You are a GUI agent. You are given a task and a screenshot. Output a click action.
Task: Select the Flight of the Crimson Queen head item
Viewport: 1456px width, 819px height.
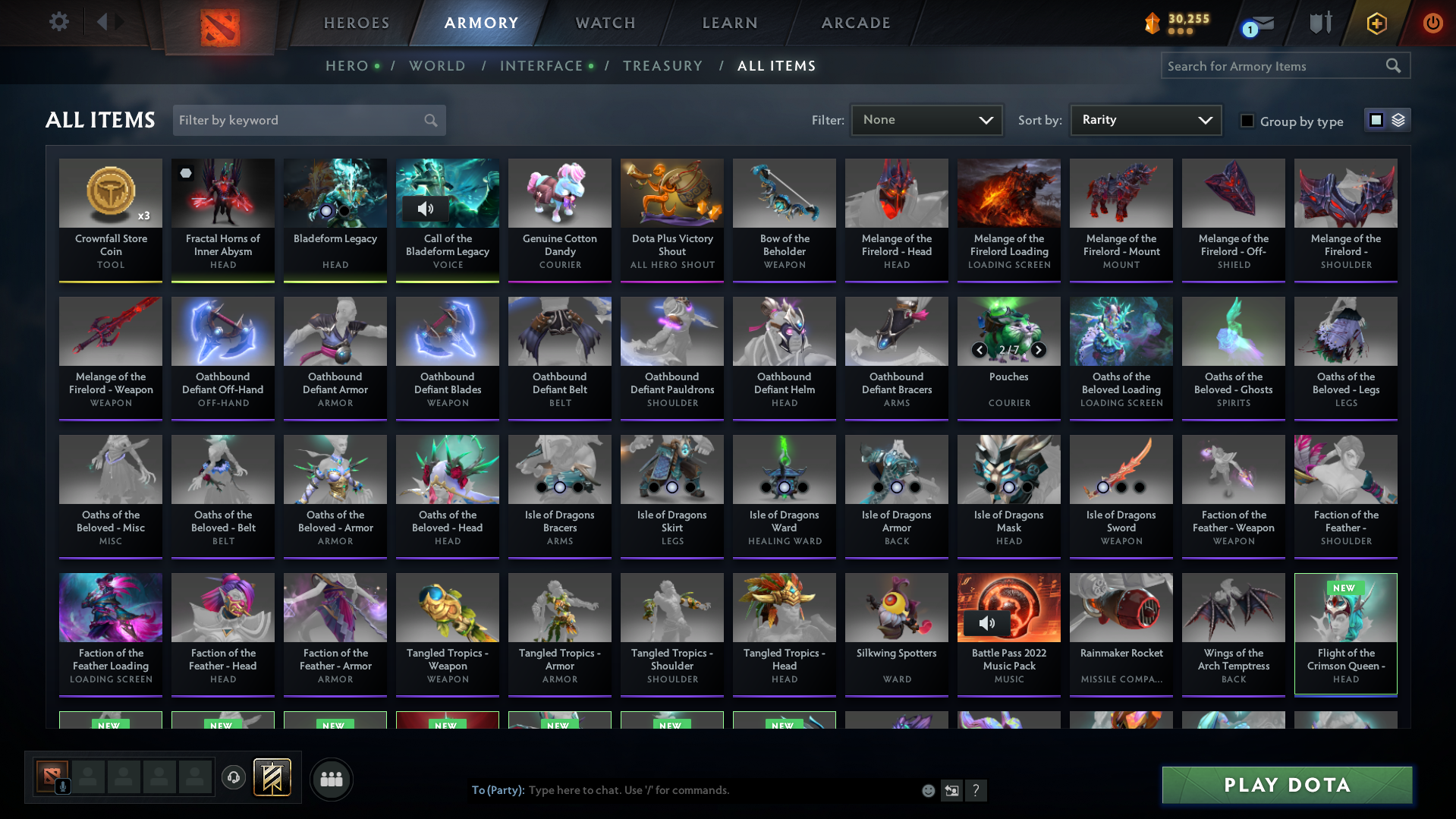[x=1344, y=634]
